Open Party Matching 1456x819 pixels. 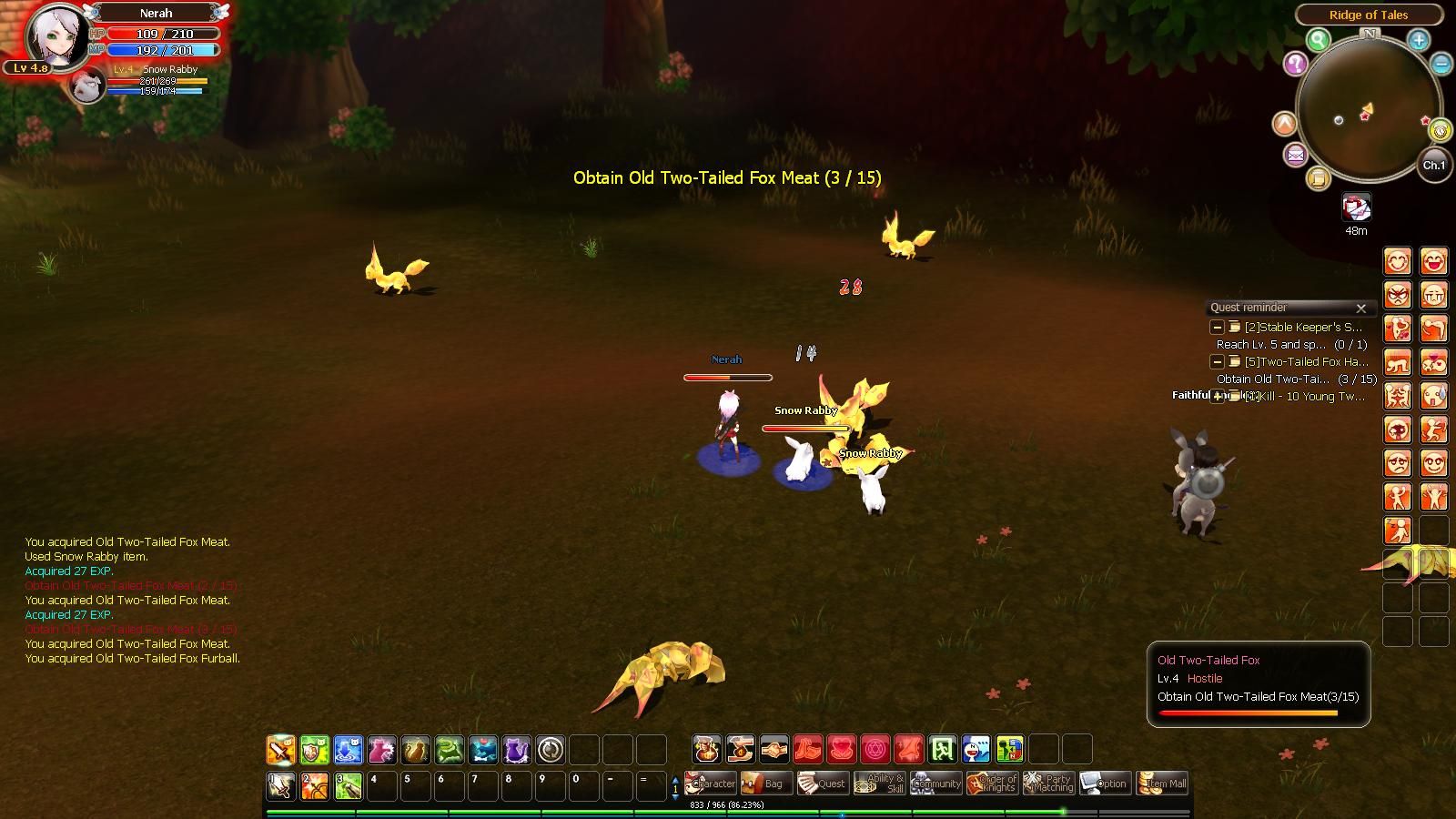1048,784
